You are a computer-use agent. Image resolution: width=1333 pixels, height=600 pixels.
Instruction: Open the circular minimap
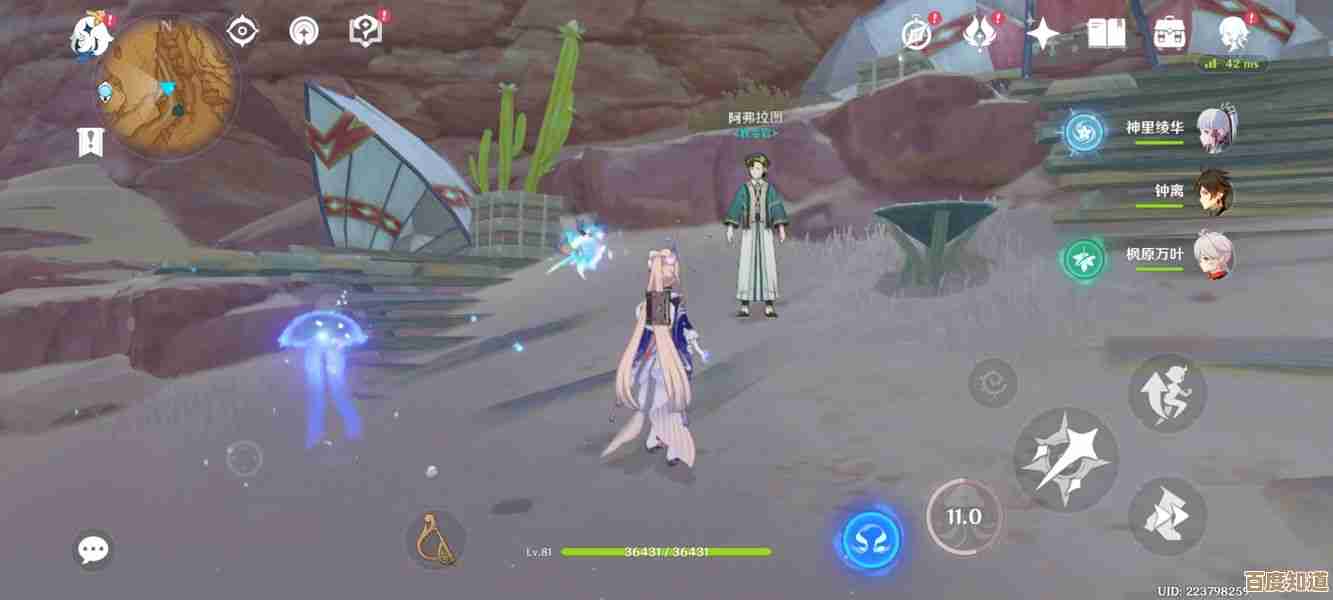pos(165,88)
